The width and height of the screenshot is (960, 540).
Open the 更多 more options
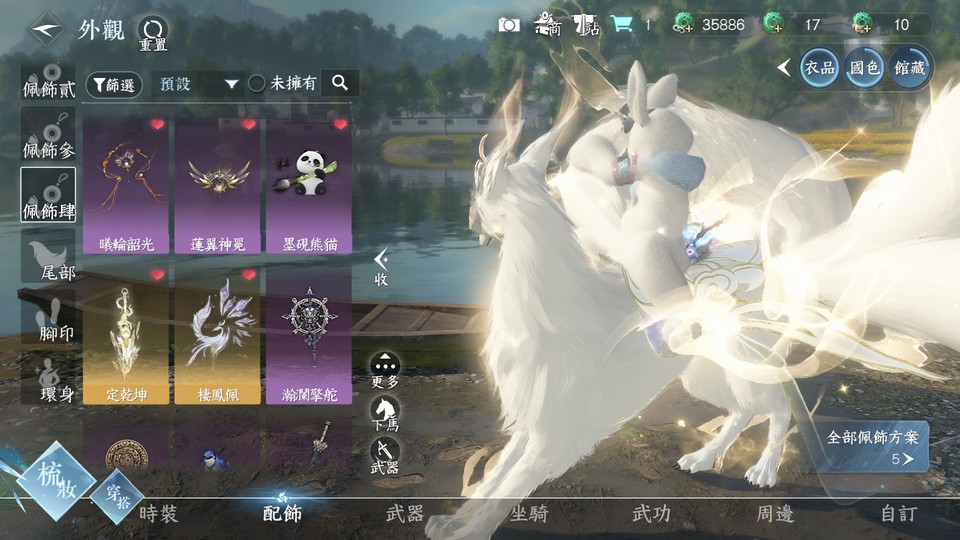(385, 369)
